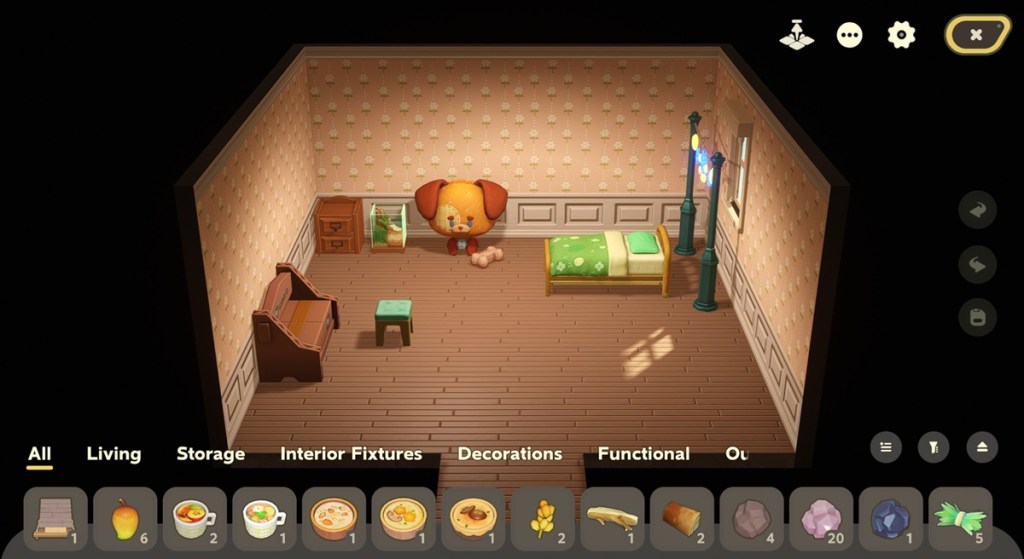The width and height of the screenshot is (1024, 559).
Task: Select the golden wheat item slot
Action: click(x=543, y=519)
